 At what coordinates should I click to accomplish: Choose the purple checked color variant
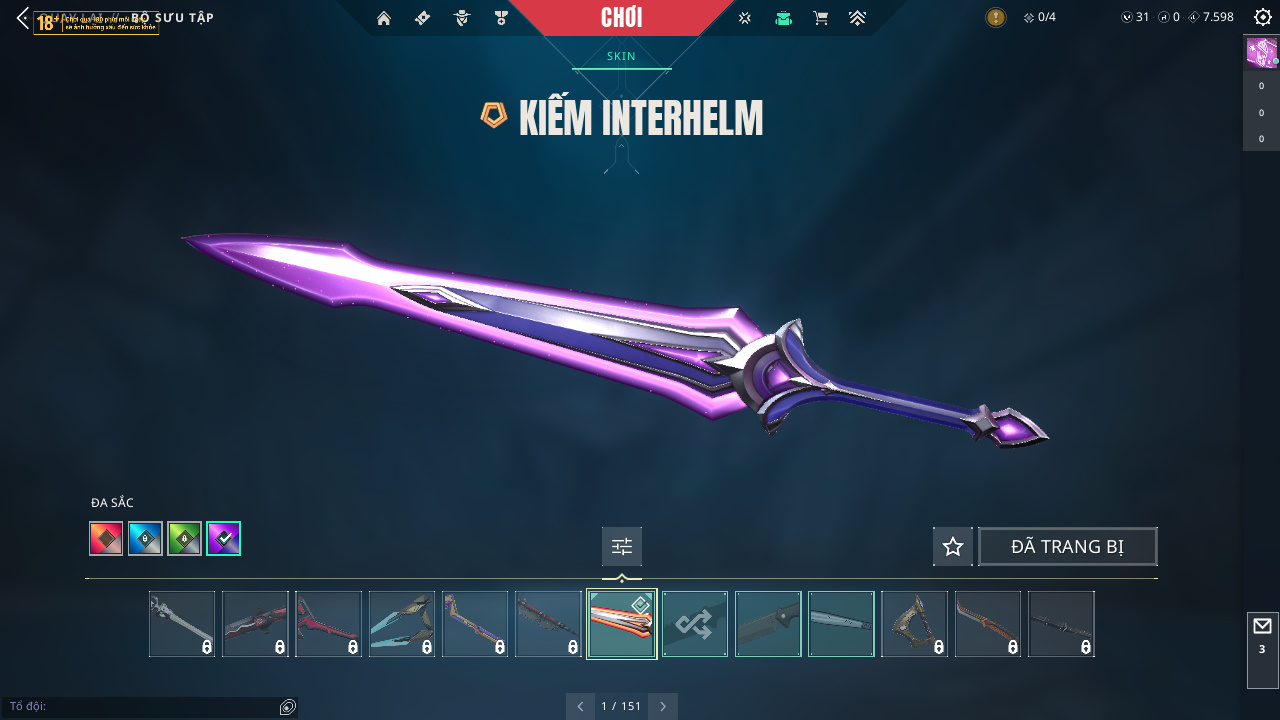coord(223,539)
